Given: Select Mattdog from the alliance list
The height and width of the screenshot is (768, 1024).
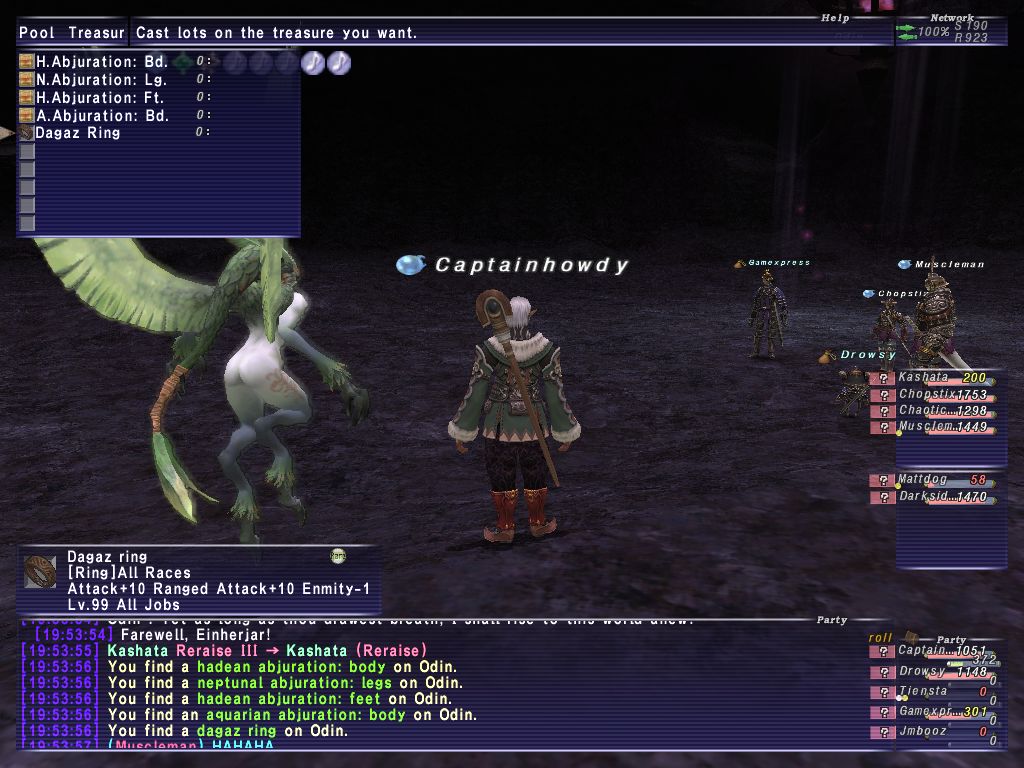Looking at the screenshot, I should (x=930, y=480).
